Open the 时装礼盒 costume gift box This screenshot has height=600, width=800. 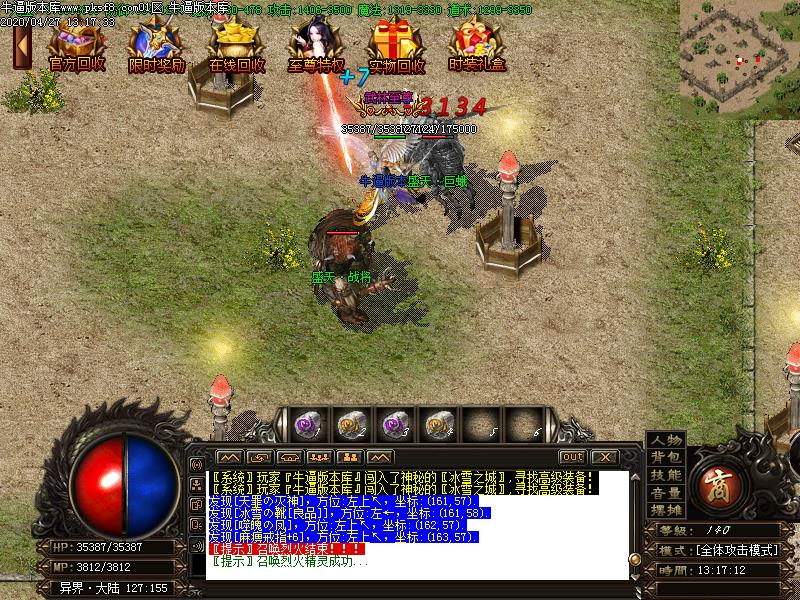(x=476, y=43)
